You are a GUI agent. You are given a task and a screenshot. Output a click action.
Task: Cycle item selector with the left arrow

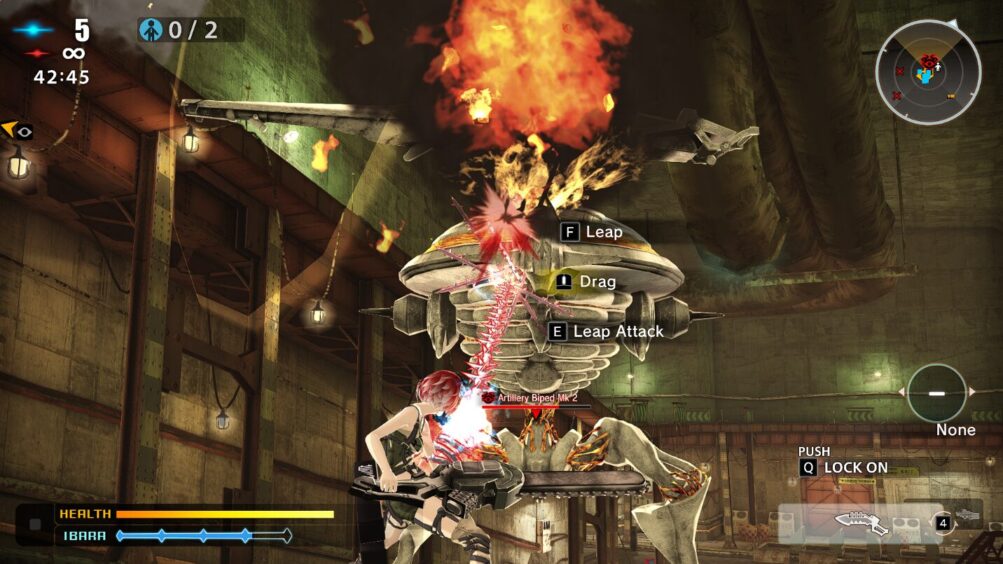pos(903,393)
